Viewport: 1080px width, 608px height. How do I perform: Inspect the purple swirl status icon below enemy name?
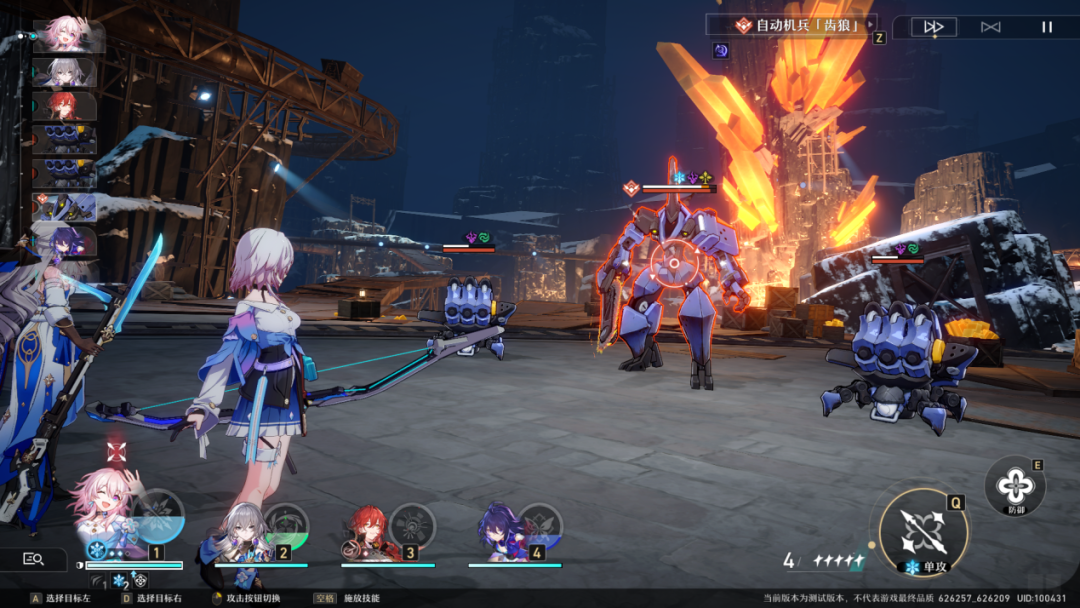tap(720, 50)
